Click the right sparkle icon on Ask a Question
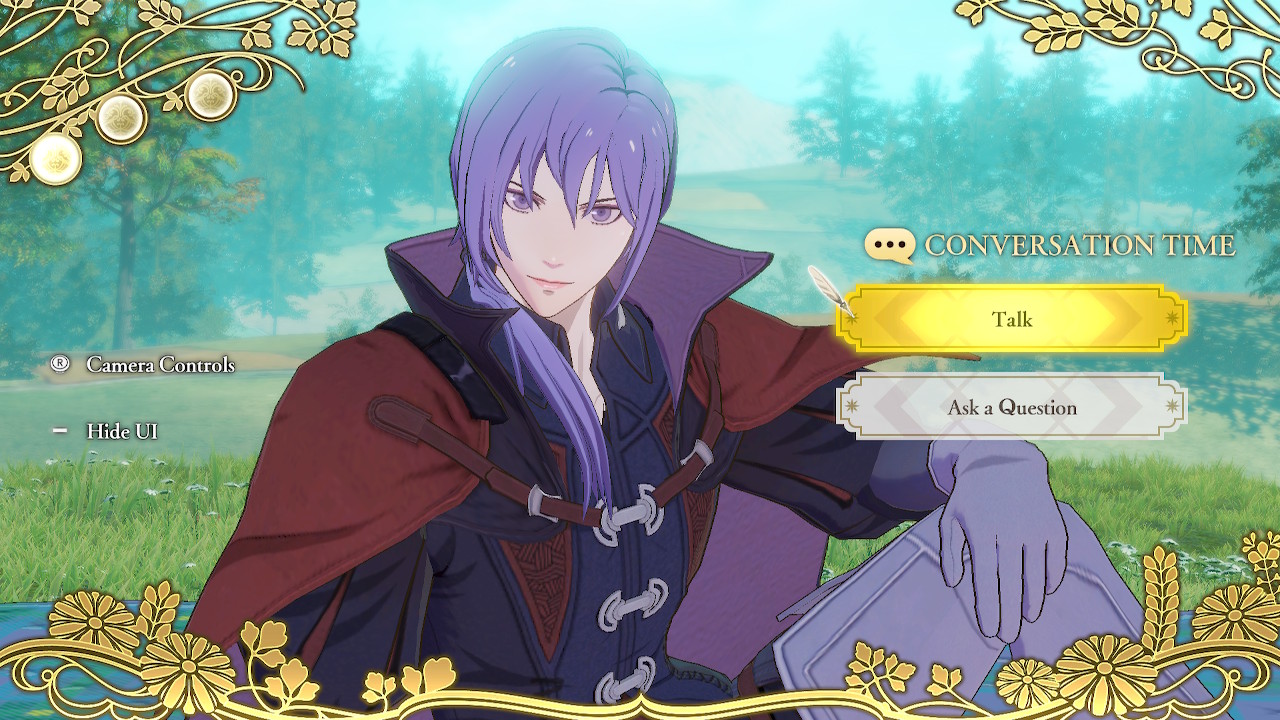The image size is (1280, 720). click(1172, 406)
